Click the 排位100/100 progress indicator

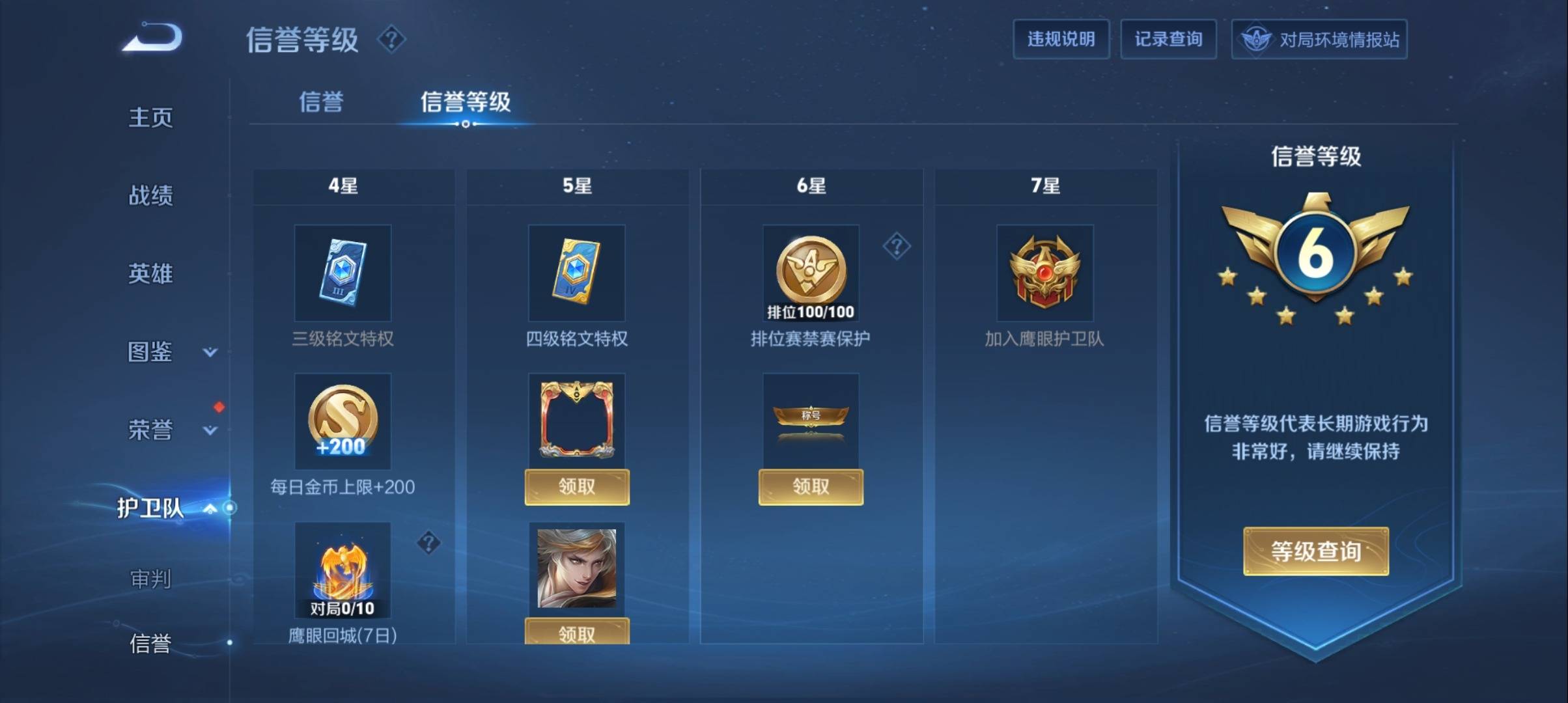point(811,312)
